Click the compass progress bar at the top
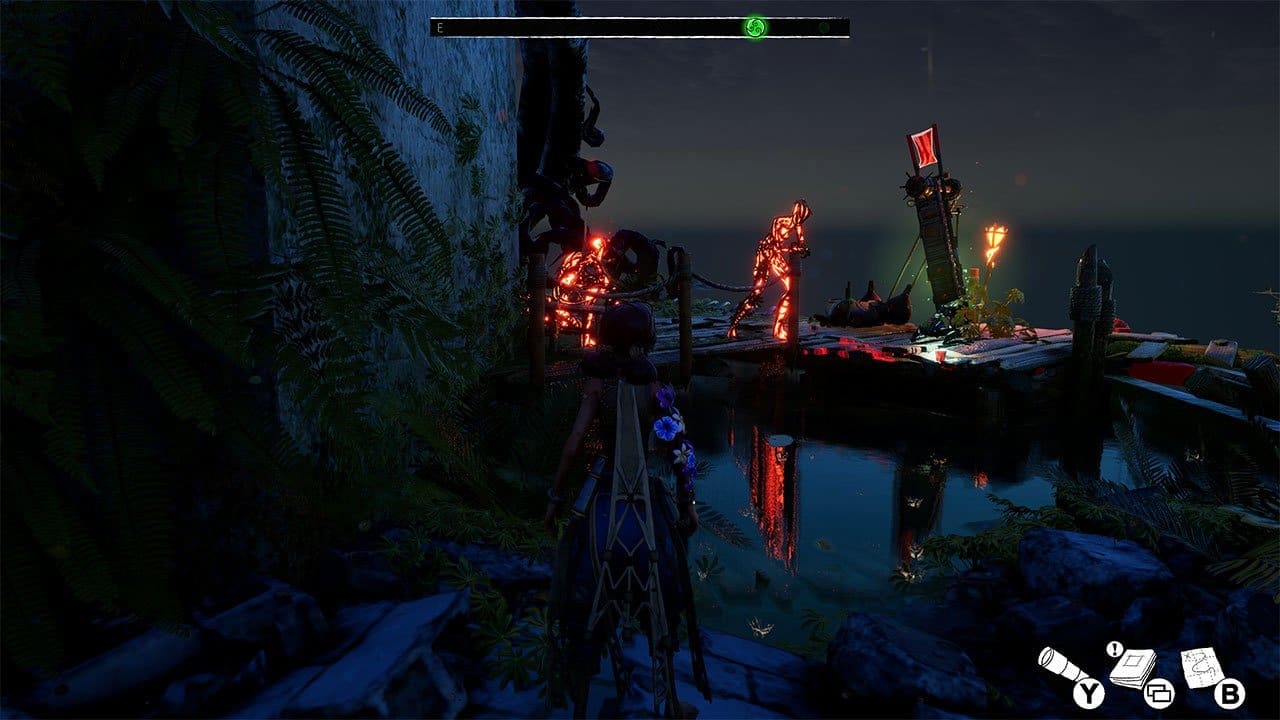 640,29
